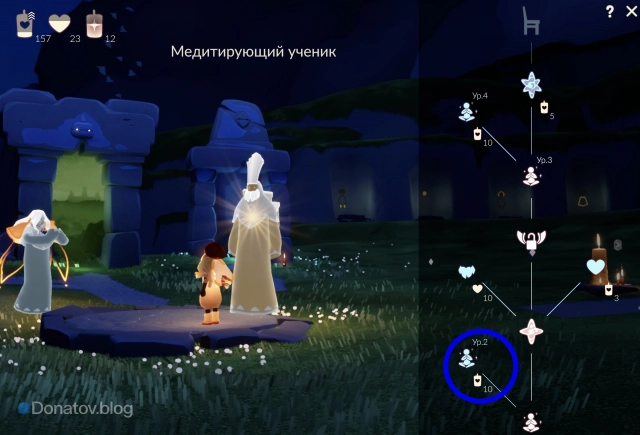Select the level 3 meditation emote node
The width and height of the screenshot is (640, 435).
pos(532,176)
